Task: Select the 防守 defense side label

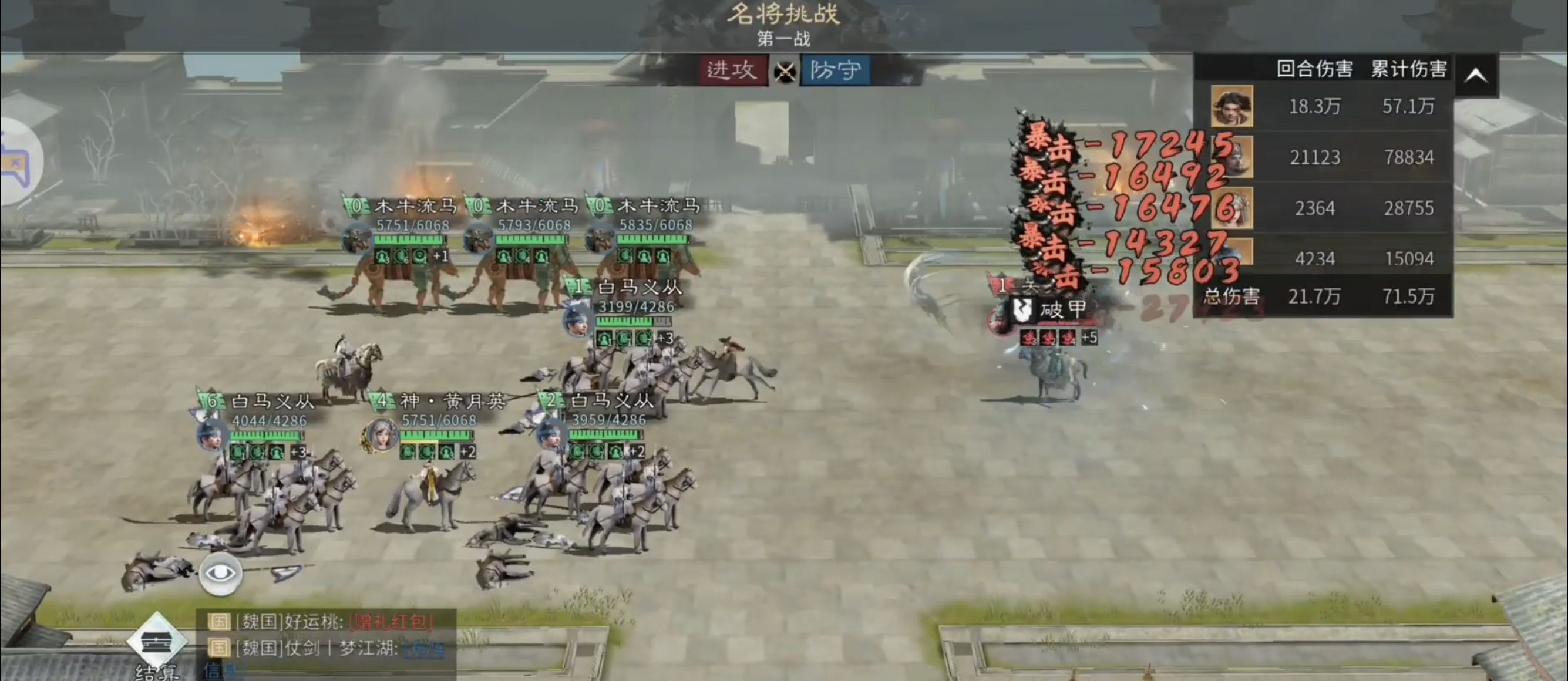Action: [835, 70]
